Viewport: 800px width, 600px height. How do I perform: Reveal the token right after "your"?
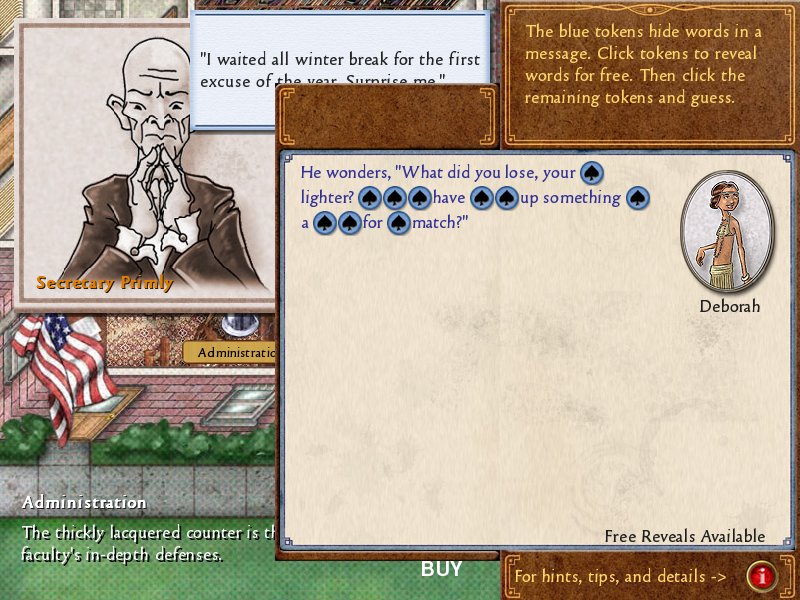coord(592,173)
